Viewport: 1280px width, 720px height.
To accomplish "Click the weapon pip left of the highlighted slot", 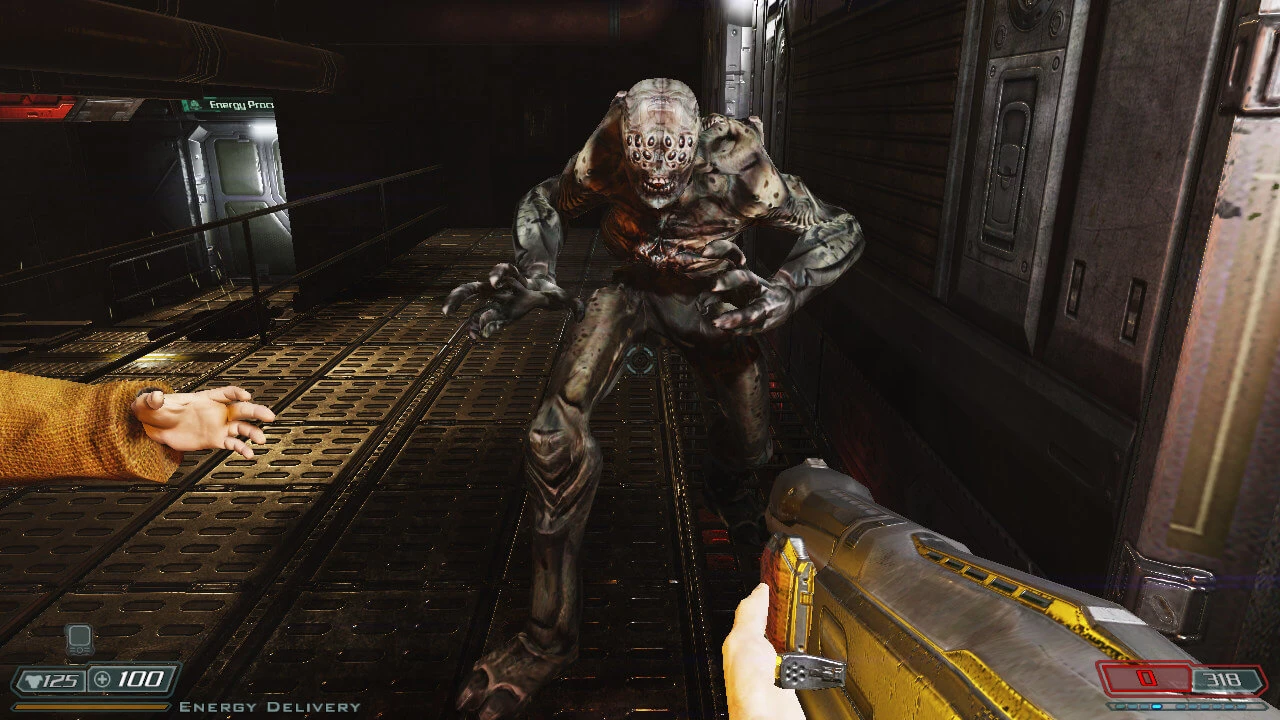I will click(x=1143, y=707).
